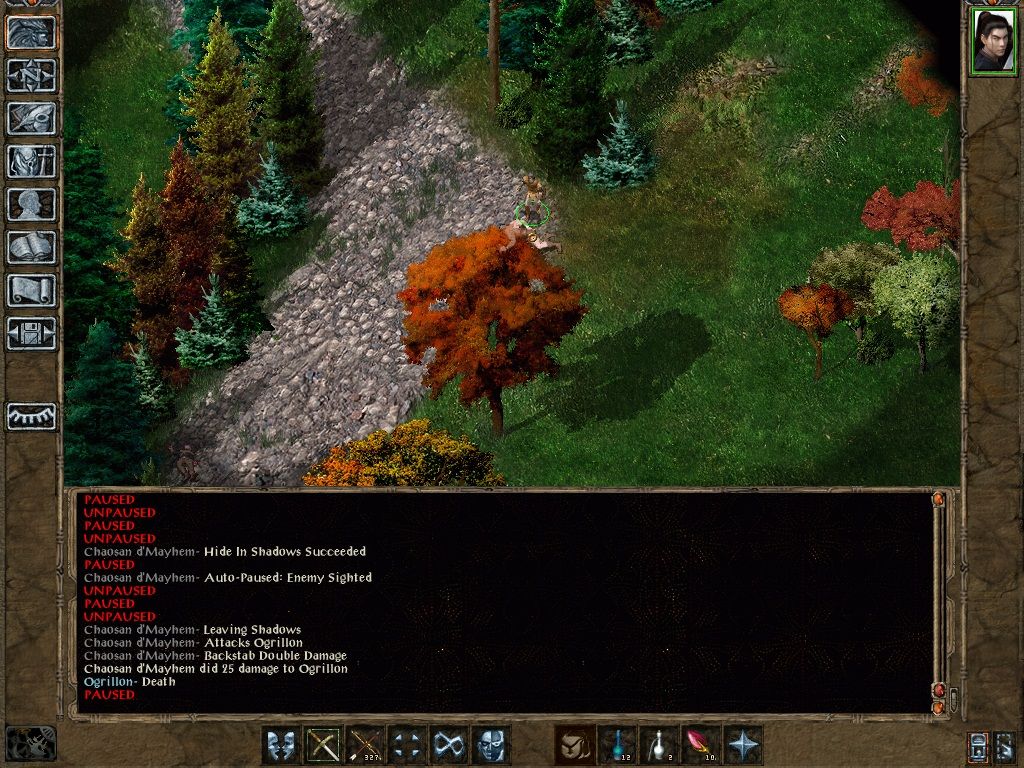The width and height of the screenshot is (1024, 768).
Task: Click the twin masks talk button
Action: pos(281,745)
